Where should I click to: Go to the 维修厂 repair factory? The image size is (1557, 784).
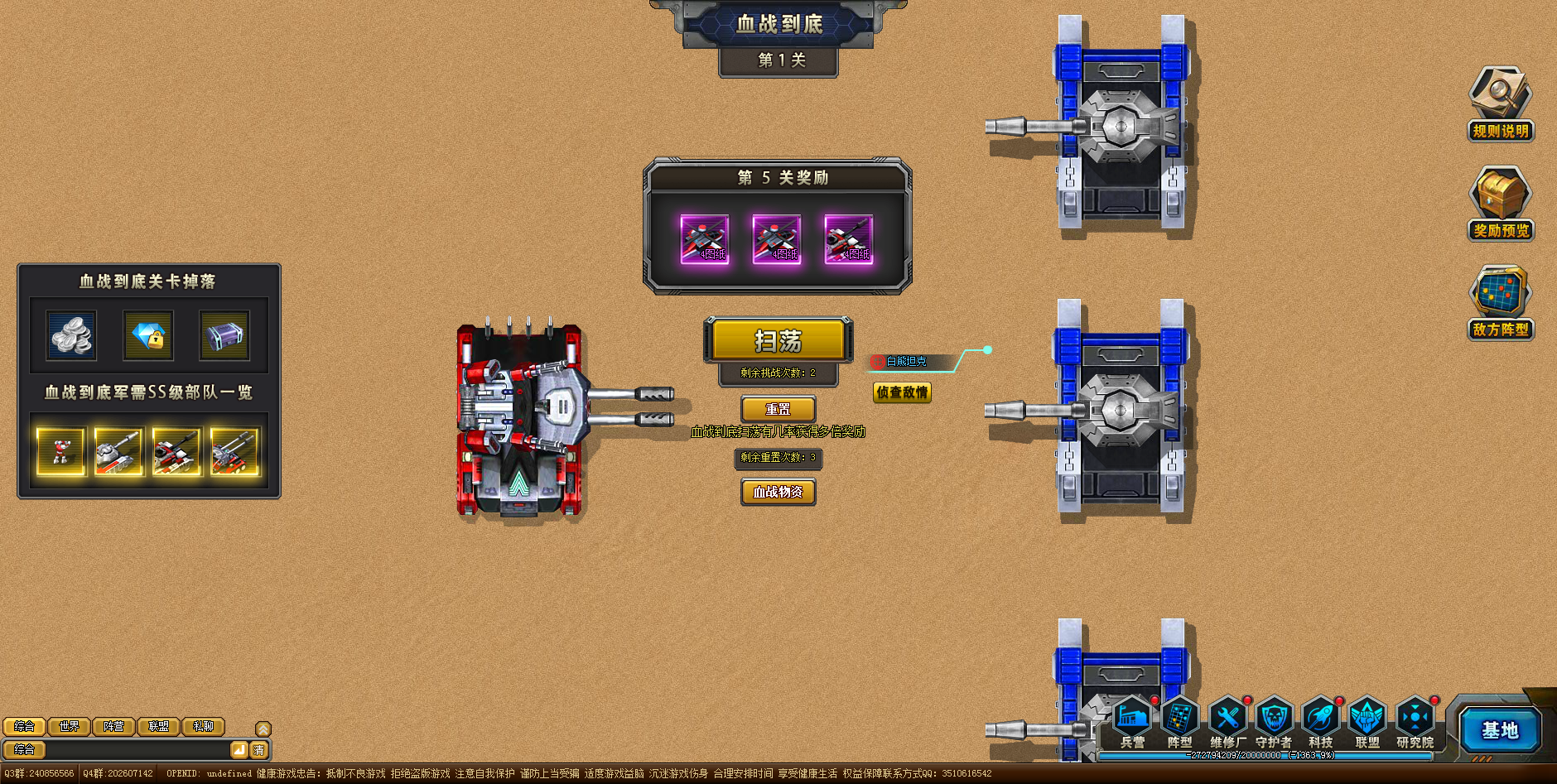tap(1227, 722)
